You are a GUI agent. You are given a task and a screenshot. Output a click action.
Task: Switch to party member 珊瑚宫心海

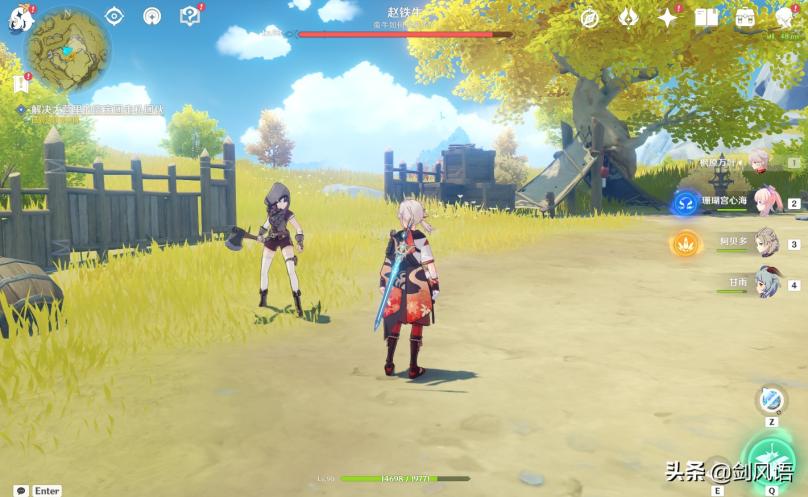coord(766,201)
